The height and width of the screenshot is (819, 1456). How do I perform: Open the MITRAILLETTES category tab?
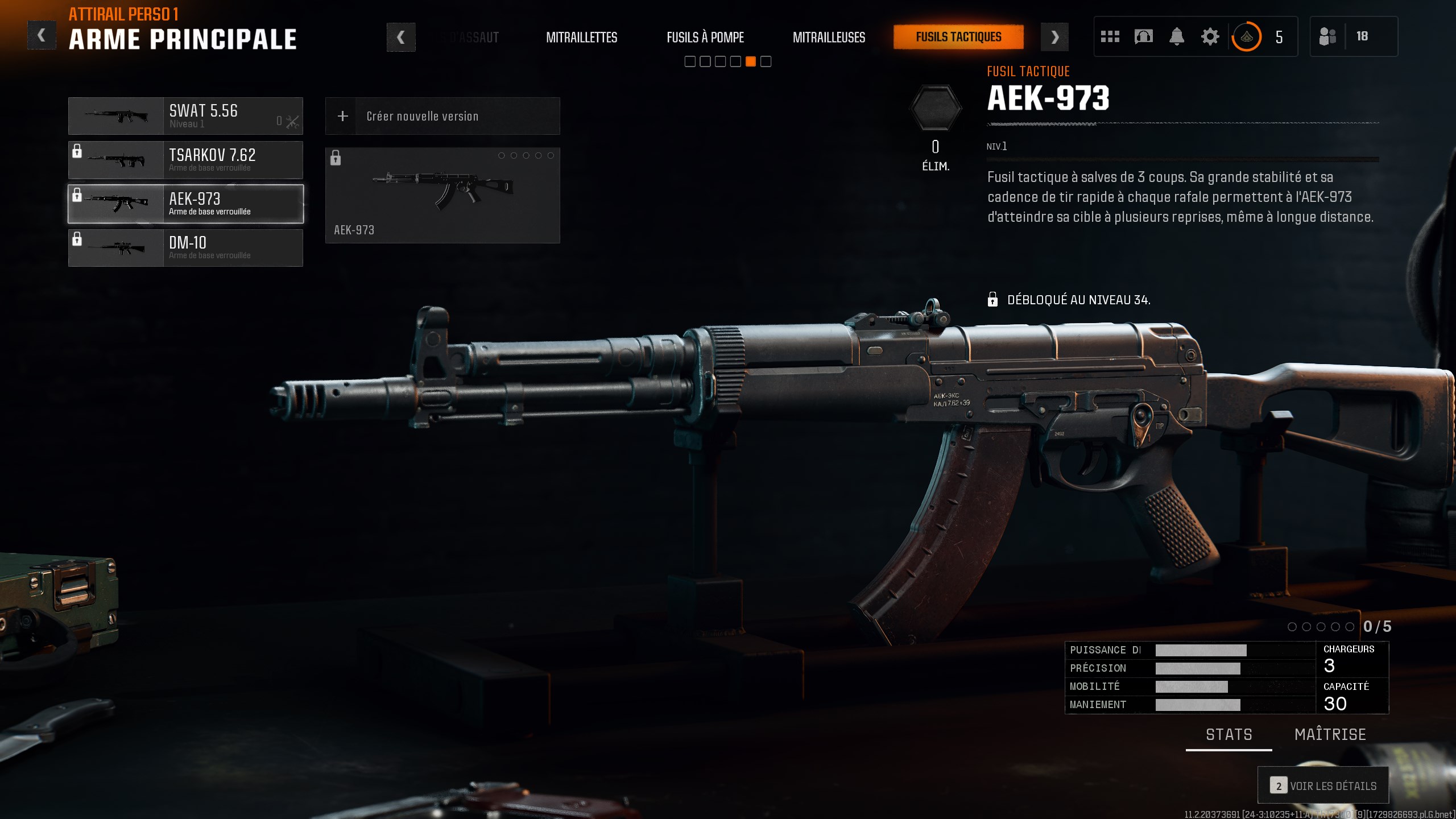coord(581,38)
